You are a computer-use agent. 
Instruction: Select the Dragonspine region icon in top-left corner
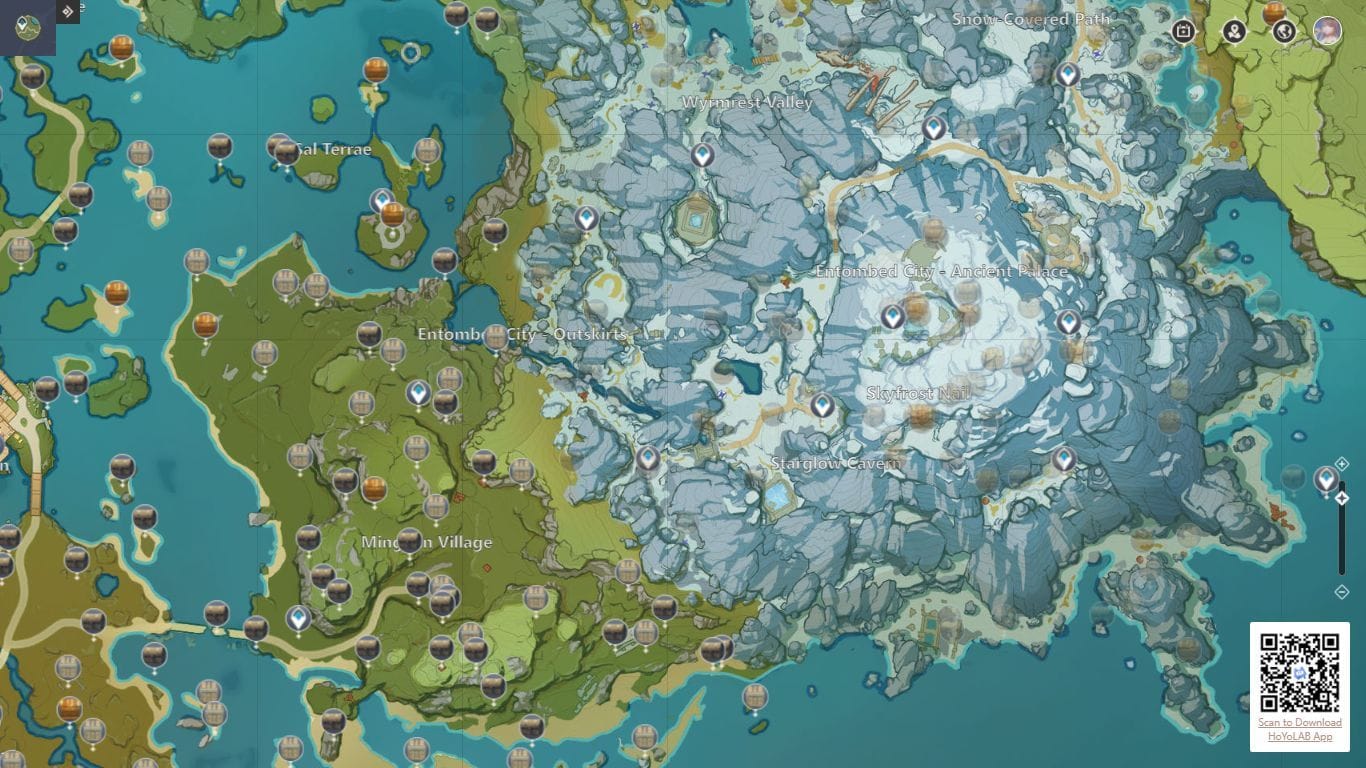[30, 25]
